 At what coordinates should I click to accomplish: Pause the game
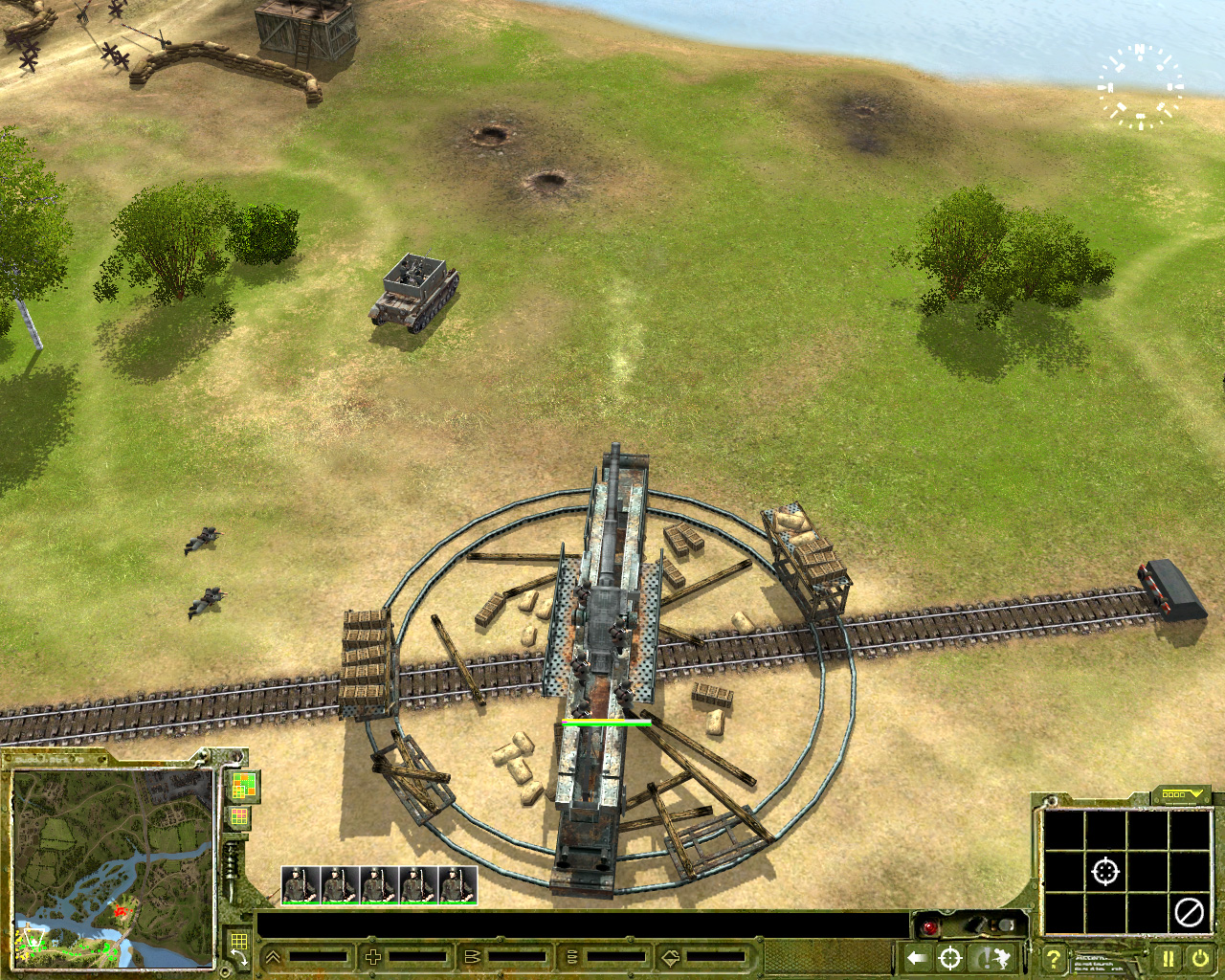1169,958
